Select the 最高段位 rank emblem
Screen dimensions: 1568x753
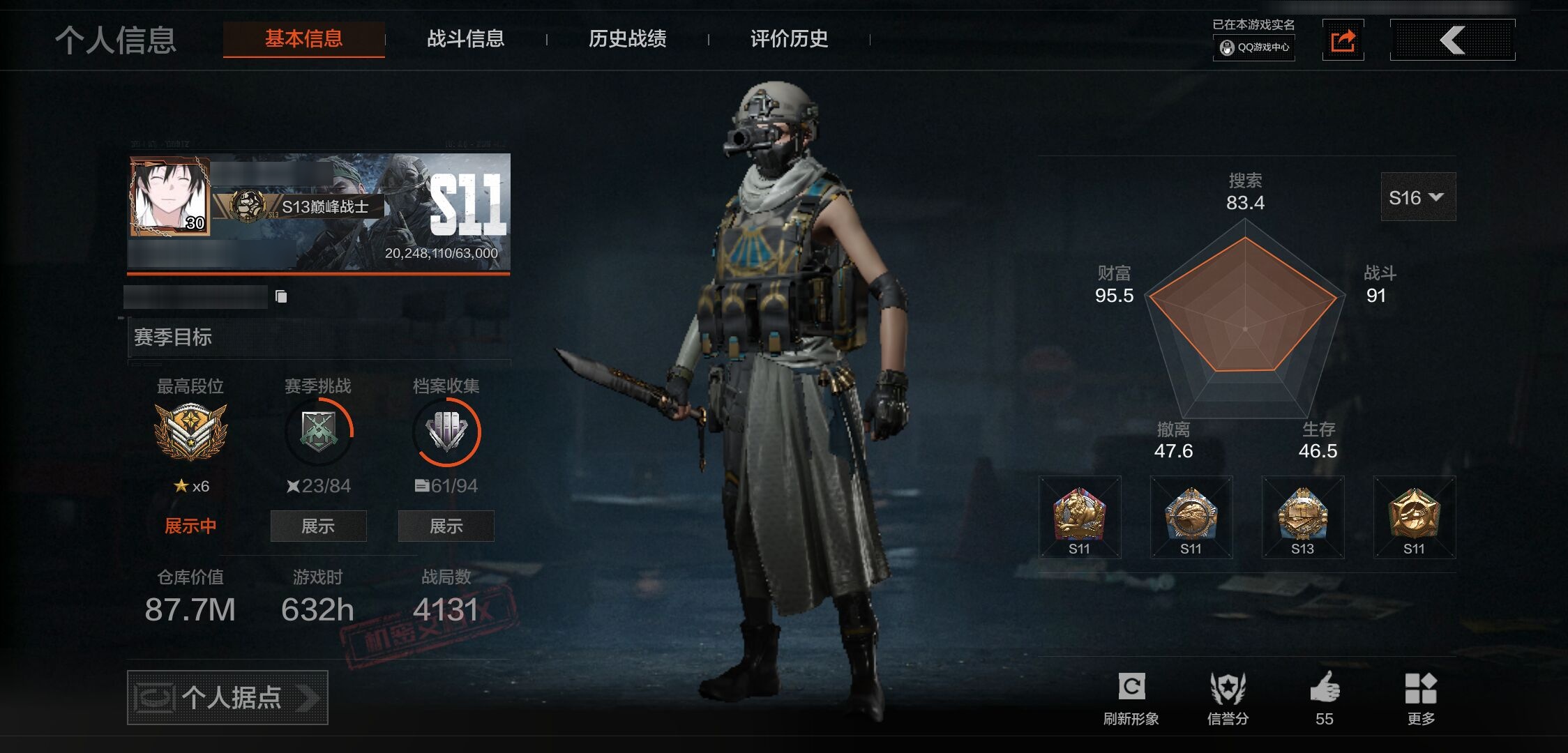(x=190, y=431)
